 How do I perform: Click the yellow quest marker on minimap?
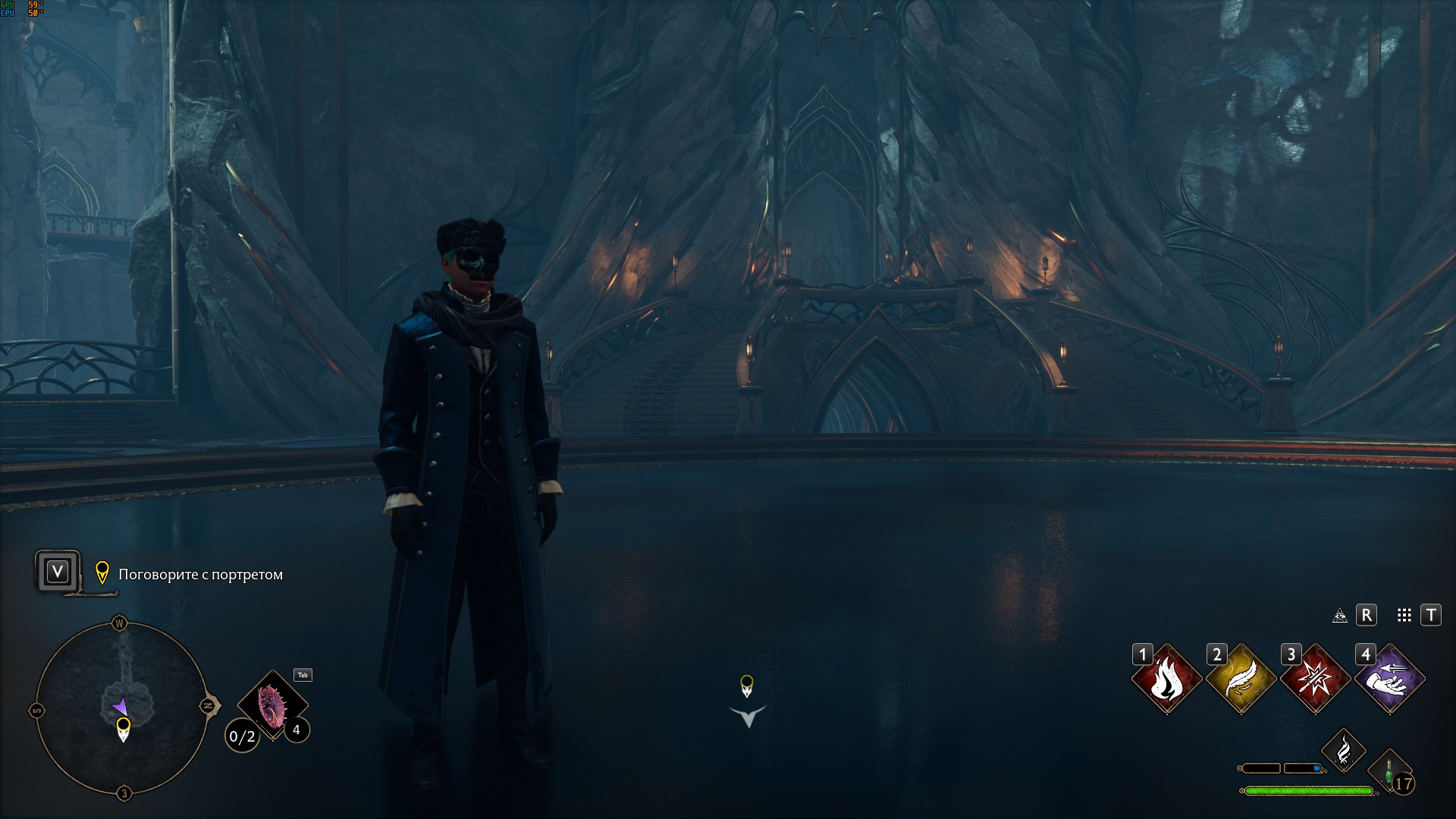pos(123,728)
